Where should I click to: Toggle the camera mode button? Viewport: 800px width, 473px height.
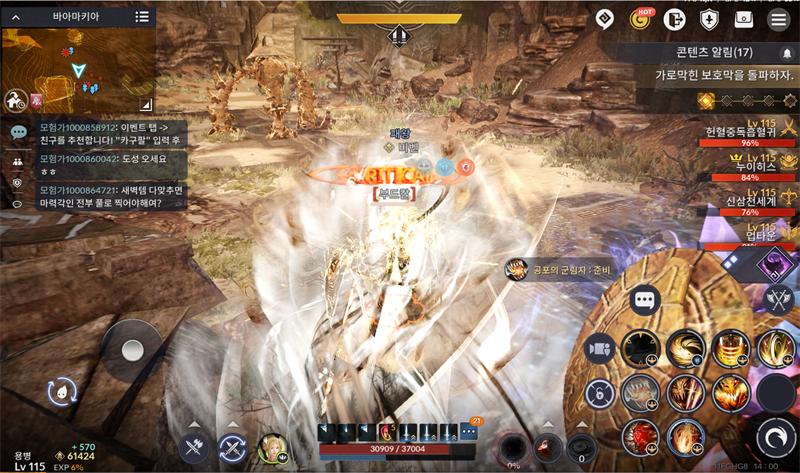click(600, 347)
